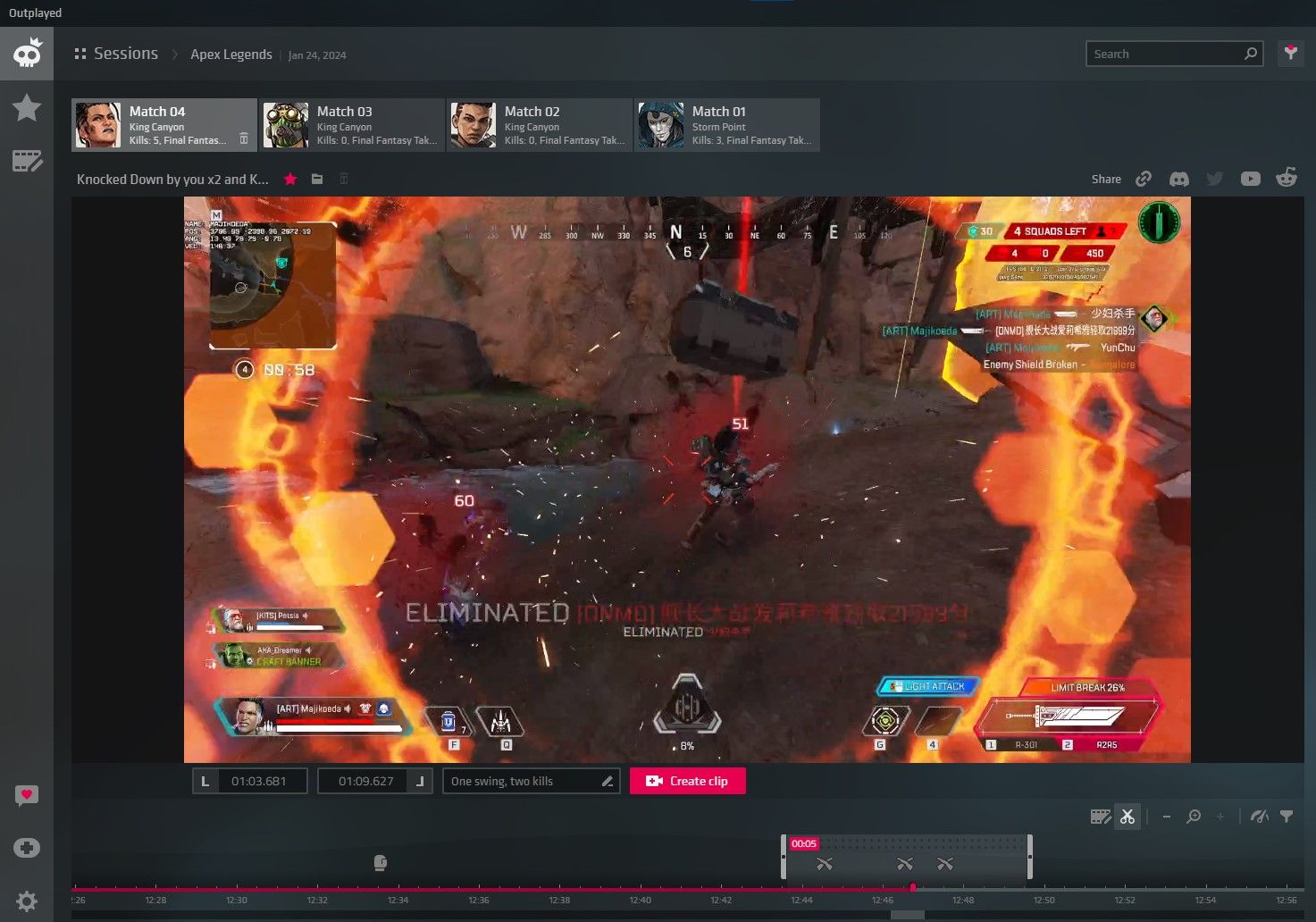Click the Create clip button
This screenshot has height=922, width=1316.
pyautogui.click(x=687, y=780)
